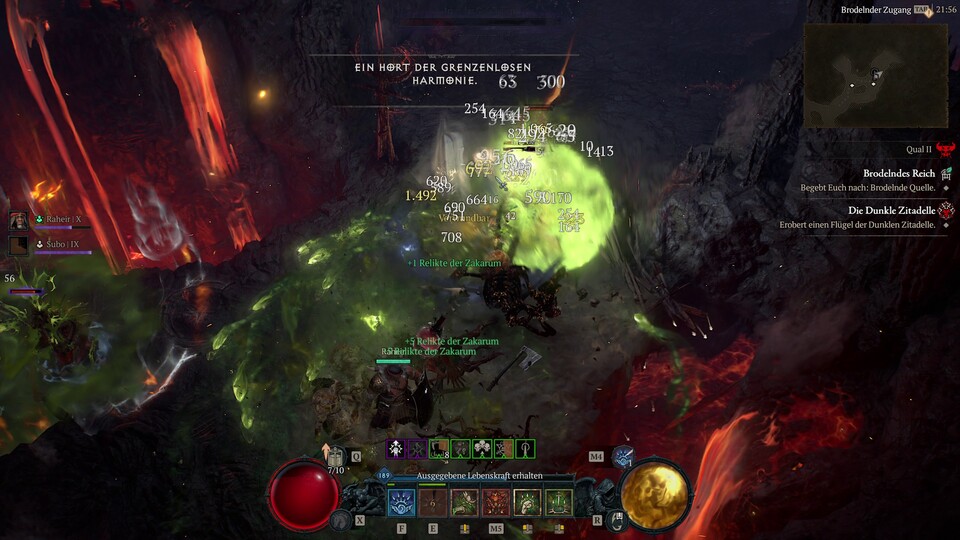The image size is (960, 540).
Task: Activate the pale fist skill slot
Action: tap(527, 502)
